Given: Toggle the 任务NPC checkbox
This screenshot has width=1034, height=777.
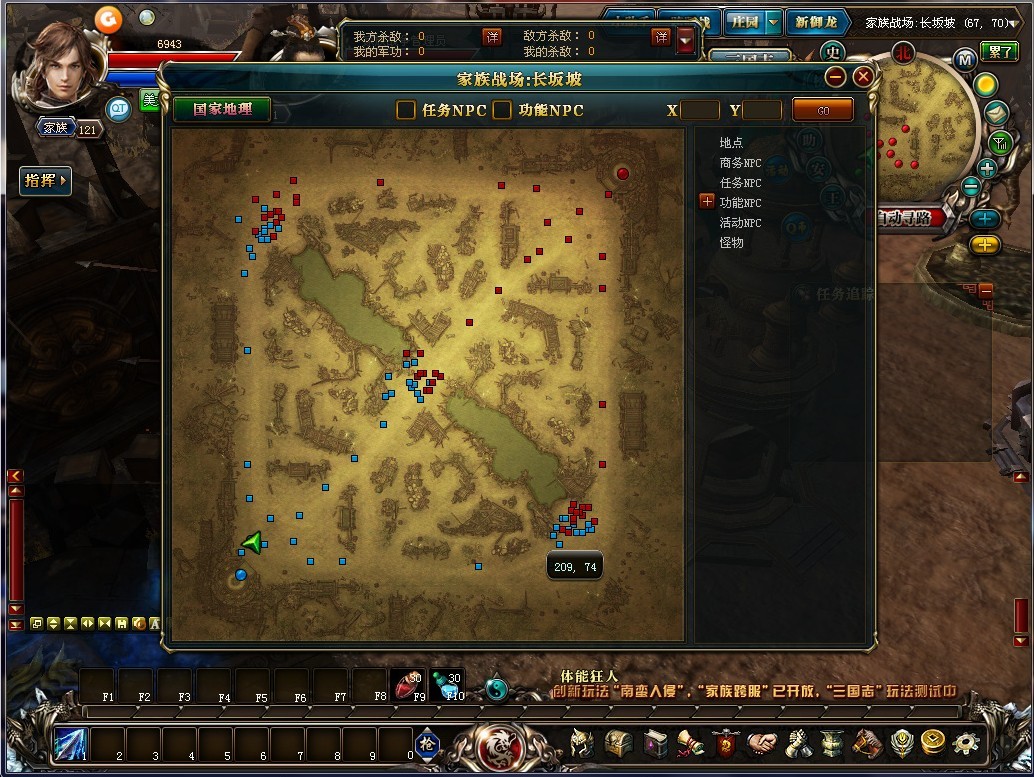Looking at the screenshot, I should [x=406, y=110].
